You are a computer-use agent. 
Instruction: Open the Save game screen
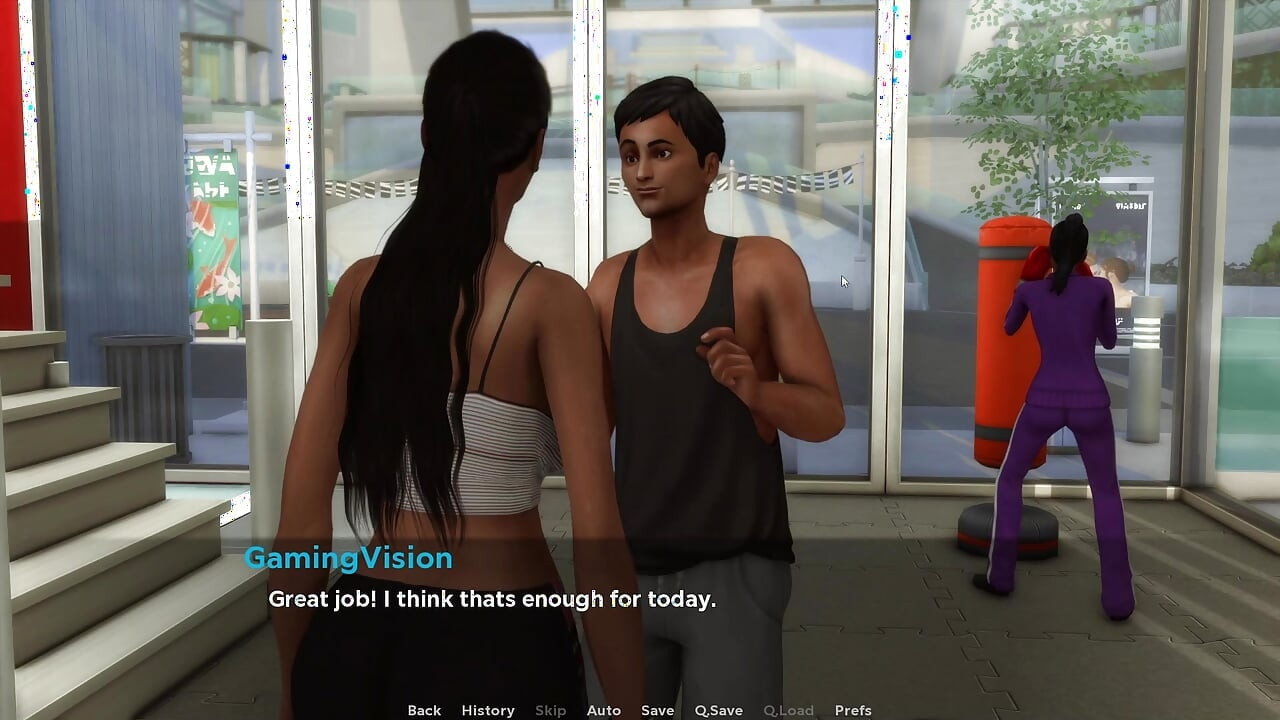[x=657, y=710]
